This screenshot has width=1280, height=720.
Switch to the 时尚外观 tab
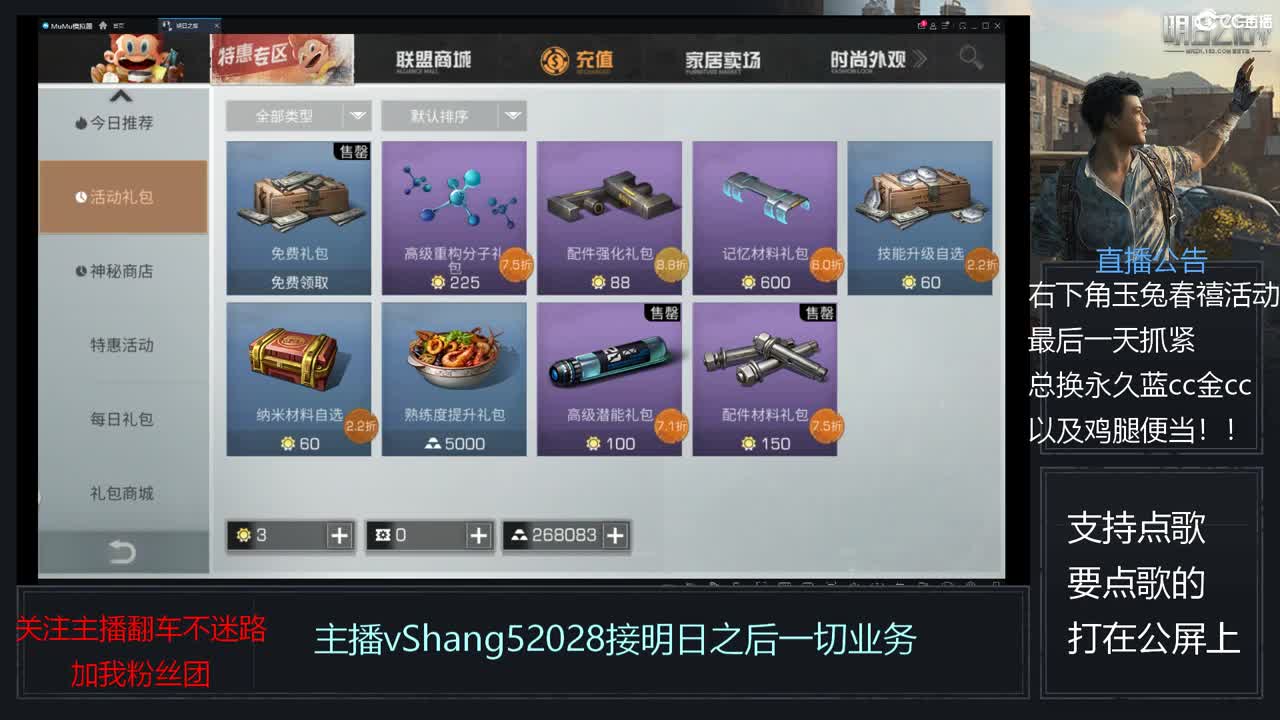870,60
